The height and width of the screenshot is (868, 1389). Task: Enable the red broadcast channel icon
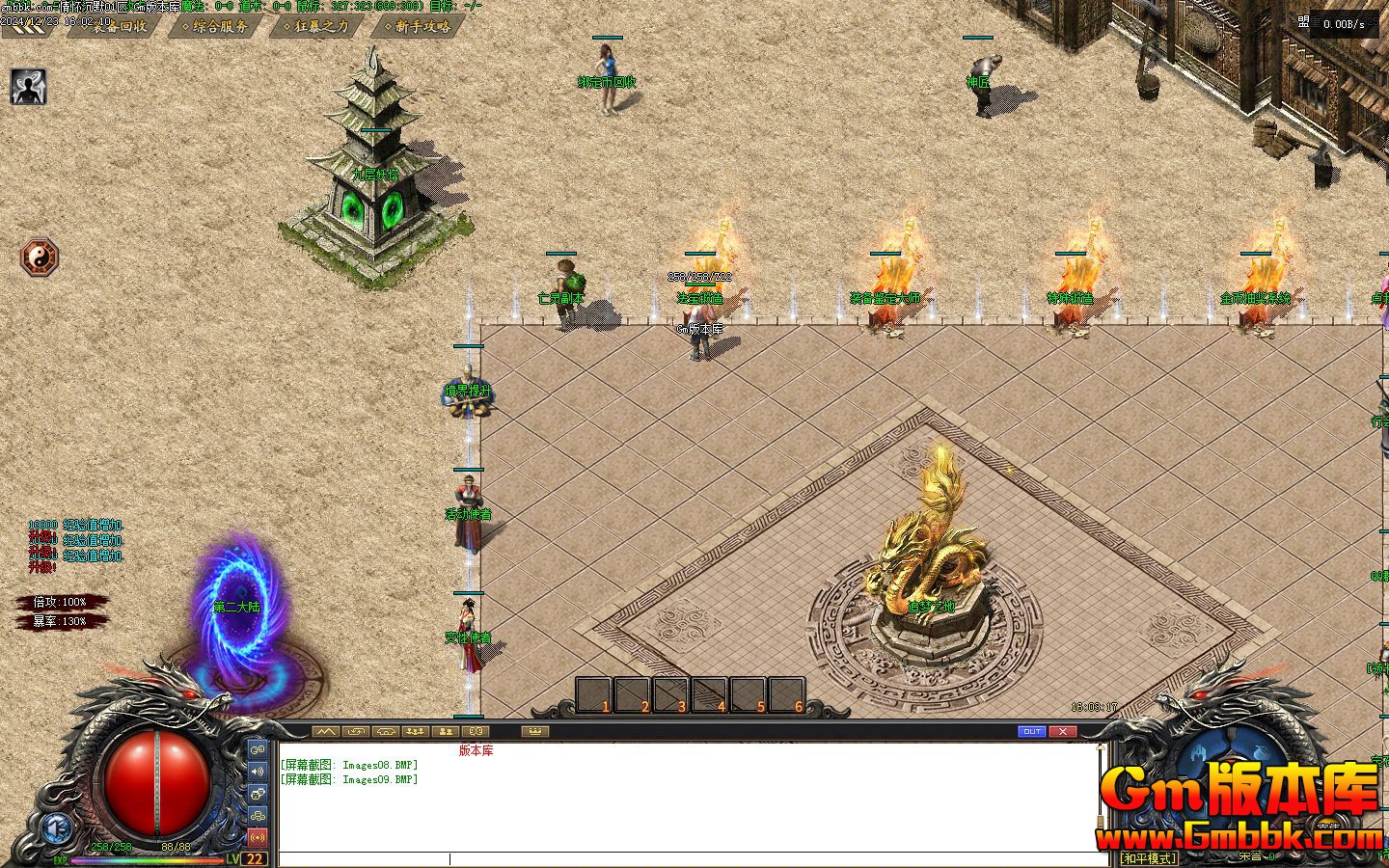tap(258, 837)
